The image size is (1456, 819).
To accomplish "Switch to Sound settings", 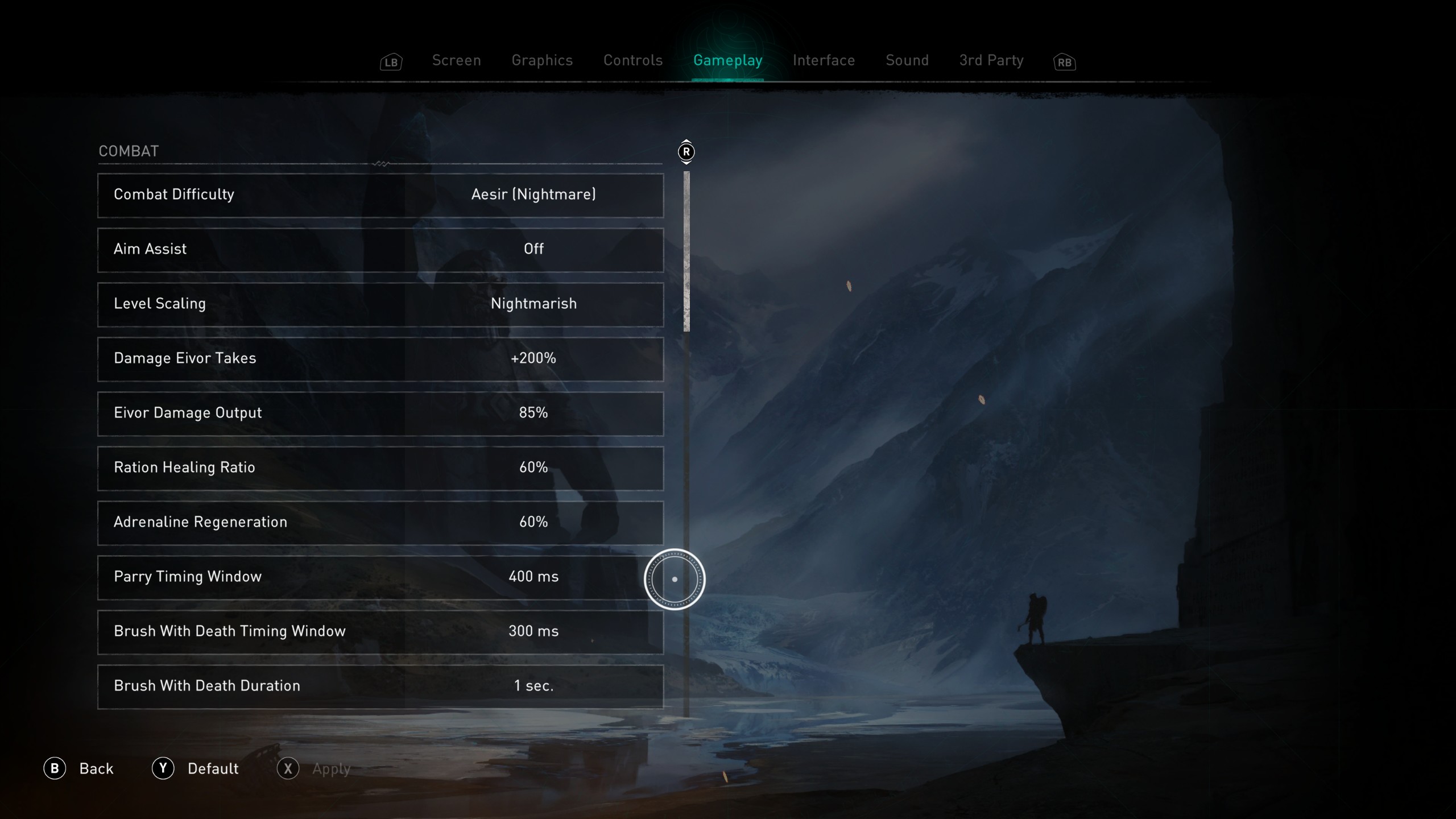I will click(x=907, y=60).
